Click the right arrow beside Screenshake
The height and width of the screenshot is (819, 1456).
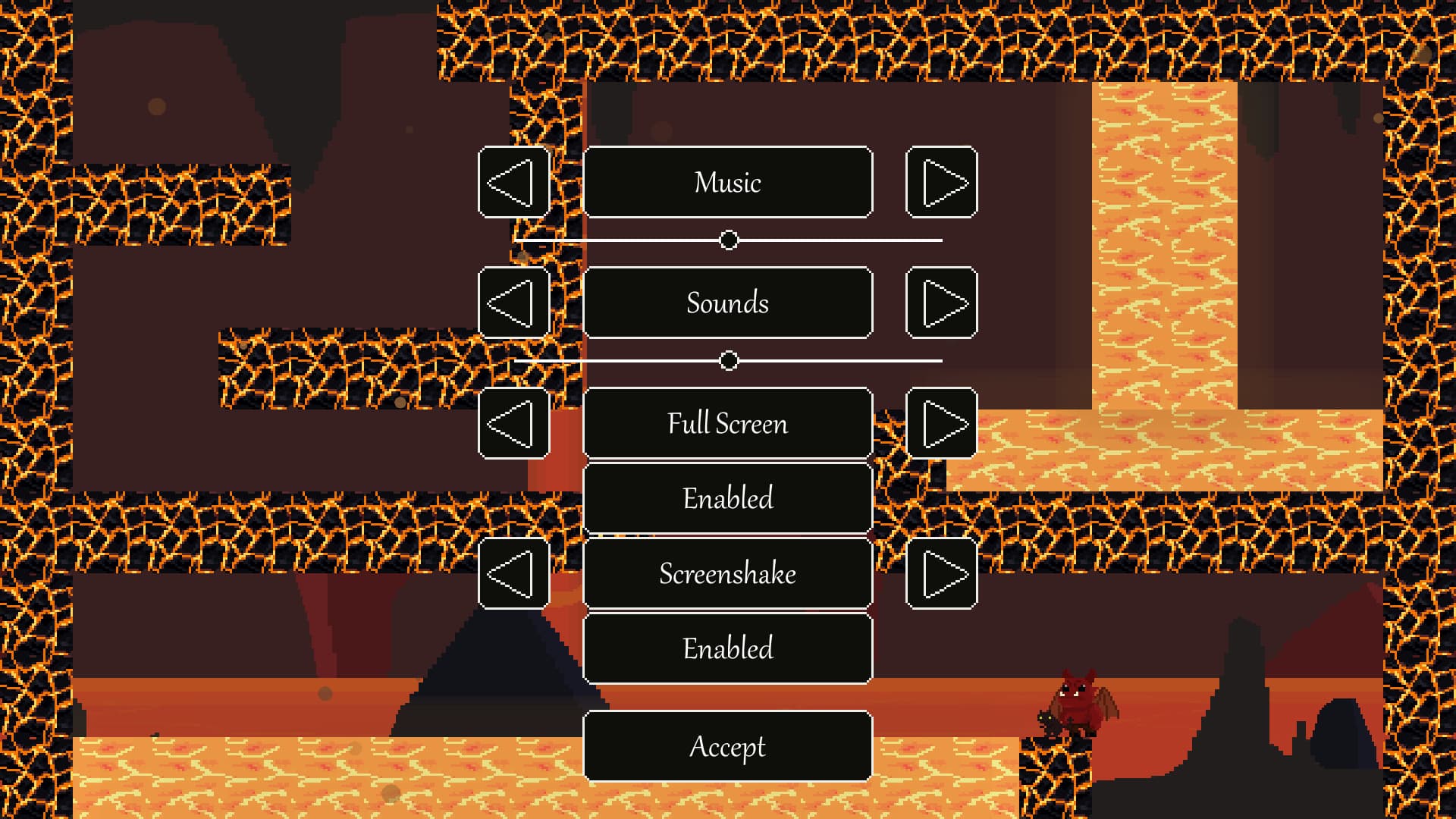942,573
